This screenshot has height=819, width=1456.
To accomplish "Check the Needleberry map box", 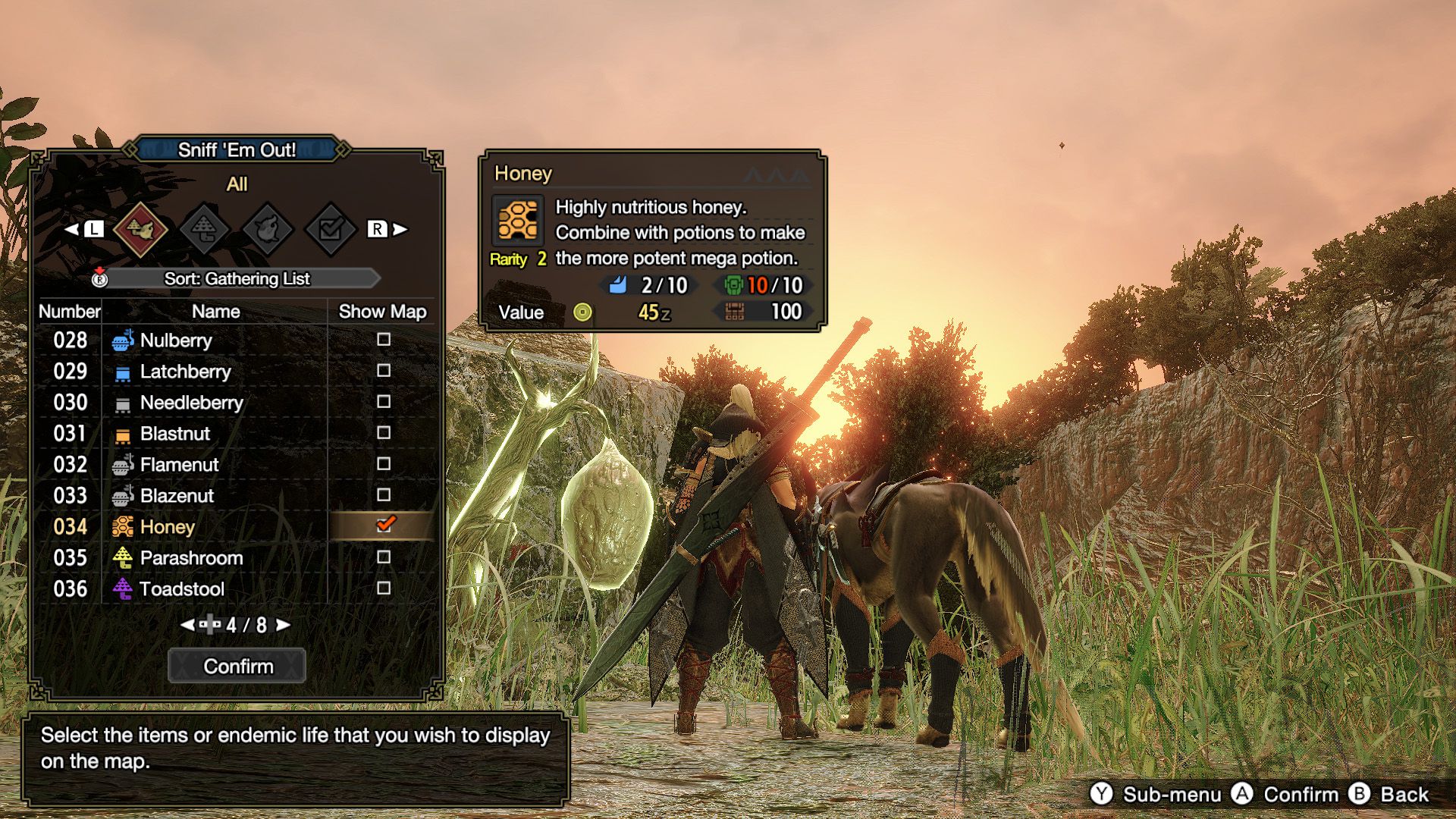I will pos(384,402).
